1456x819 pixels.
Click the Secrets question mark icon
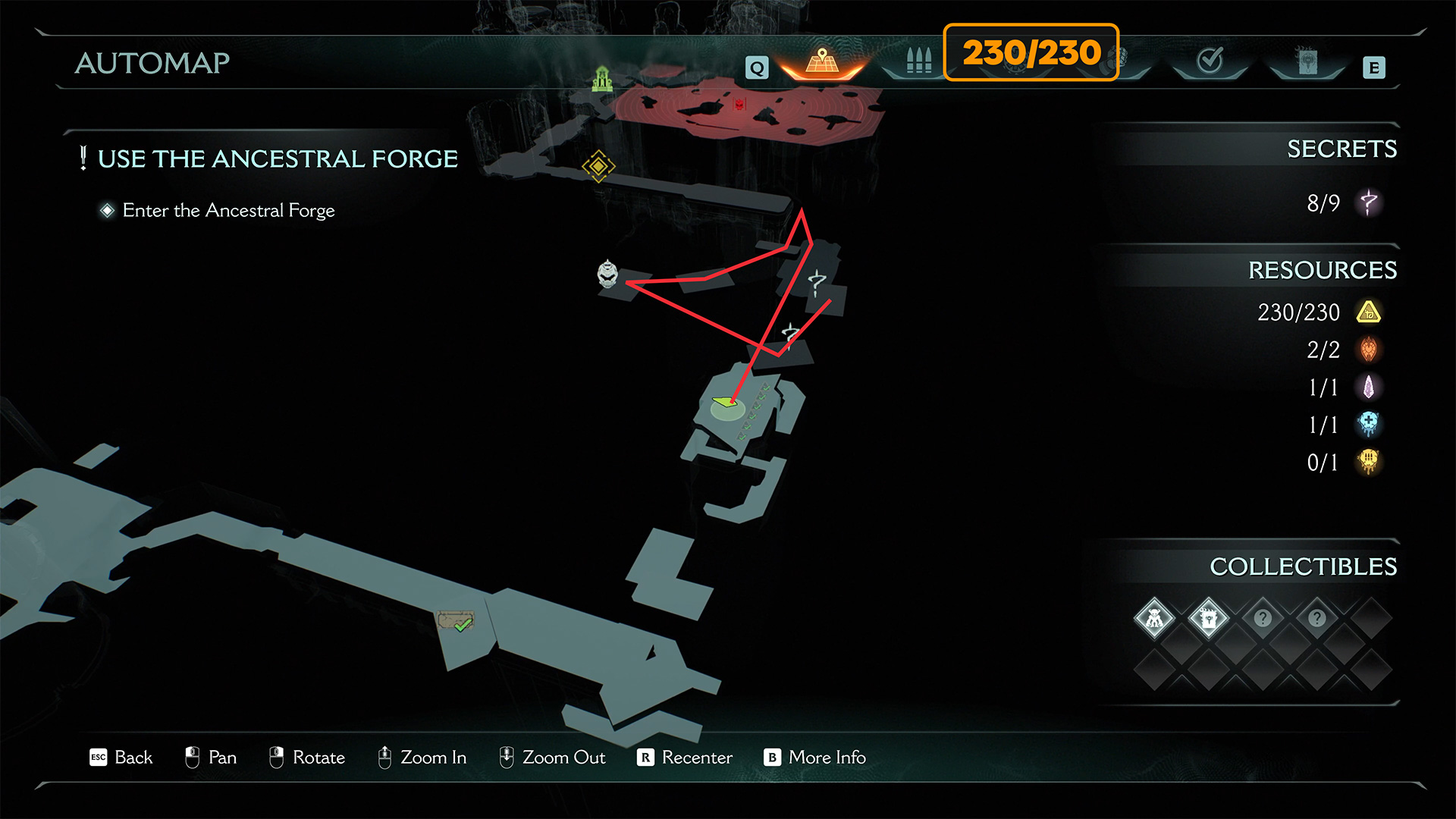[1368, 202]
